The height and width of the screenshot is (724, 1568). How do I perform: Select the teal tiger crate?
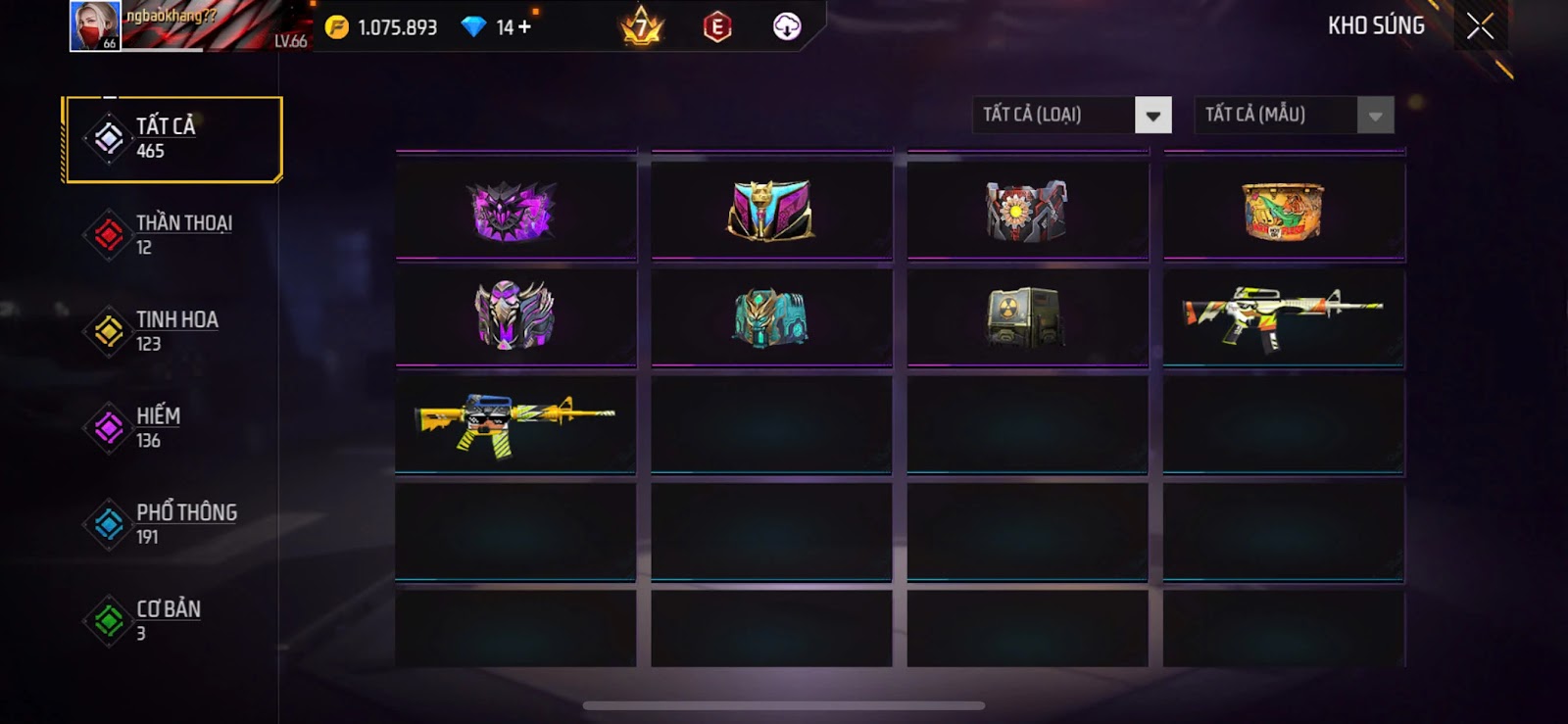(771, 316)
